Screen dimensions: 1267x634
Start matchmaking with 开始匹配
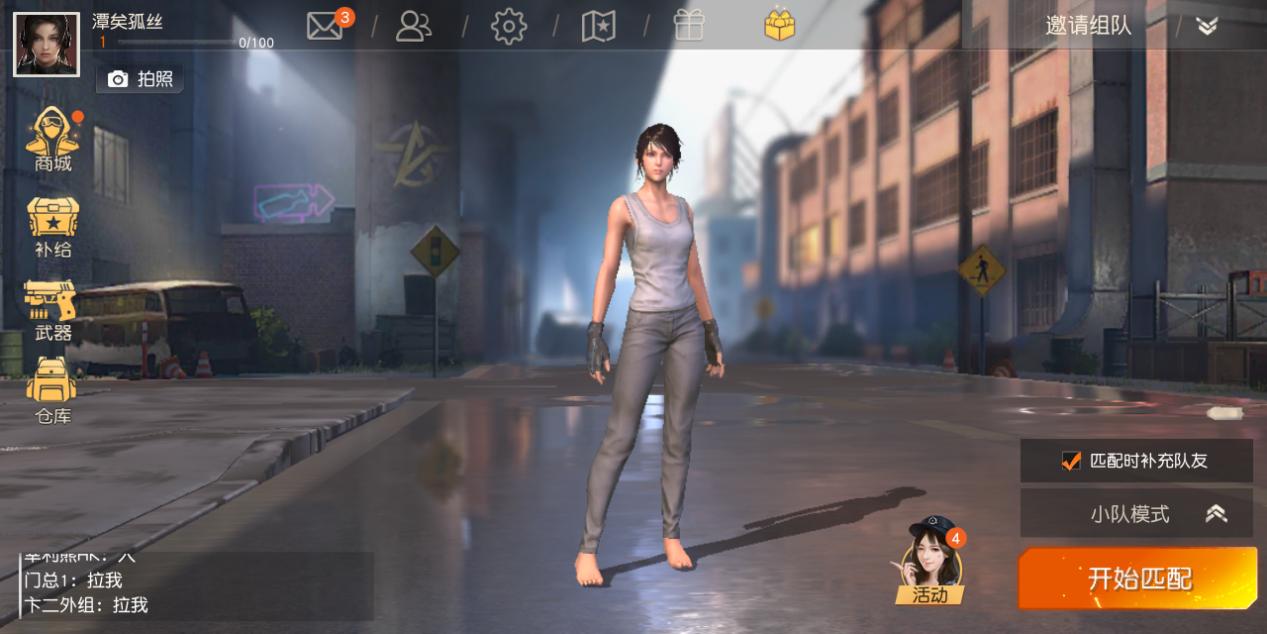pos(1138,578)
